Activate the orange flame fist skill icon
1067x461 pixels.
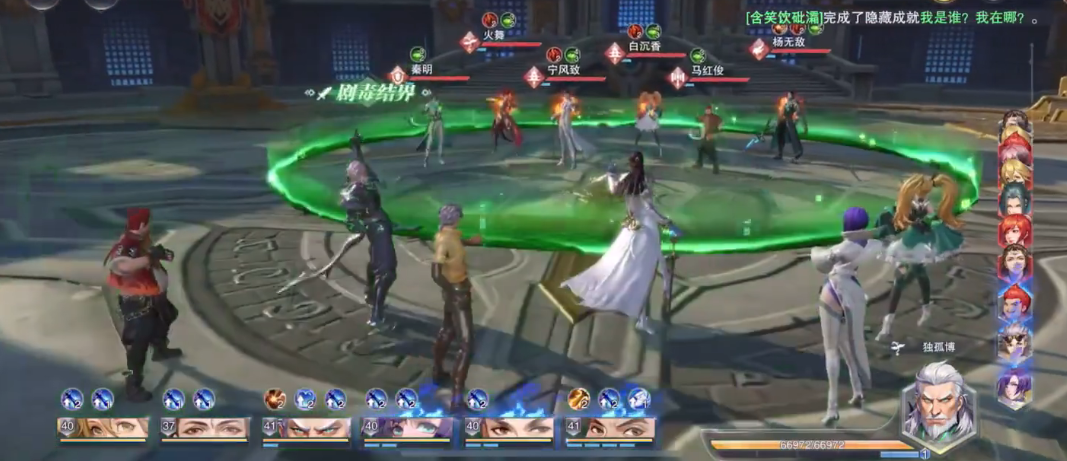[275, 400]
